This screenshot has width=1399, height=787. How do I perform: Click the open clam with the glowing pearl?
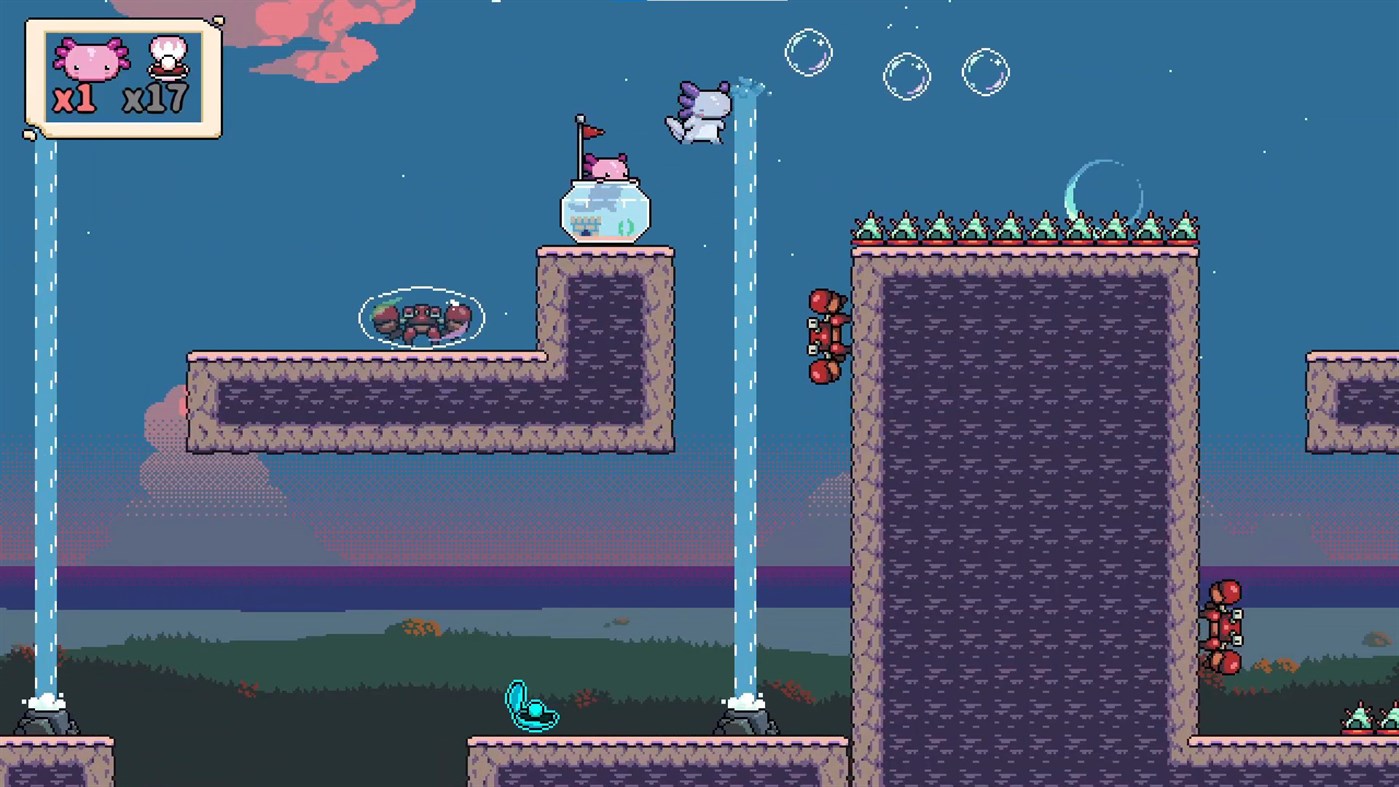coord(533,708)
